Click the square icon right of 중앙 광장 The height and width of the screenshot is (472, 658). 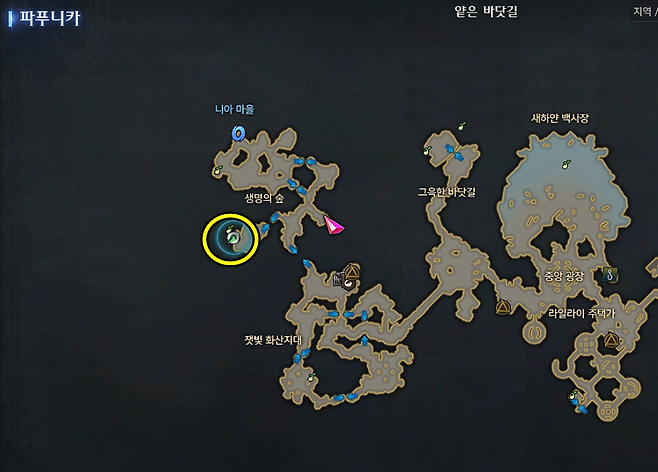(x=609, y=273)
